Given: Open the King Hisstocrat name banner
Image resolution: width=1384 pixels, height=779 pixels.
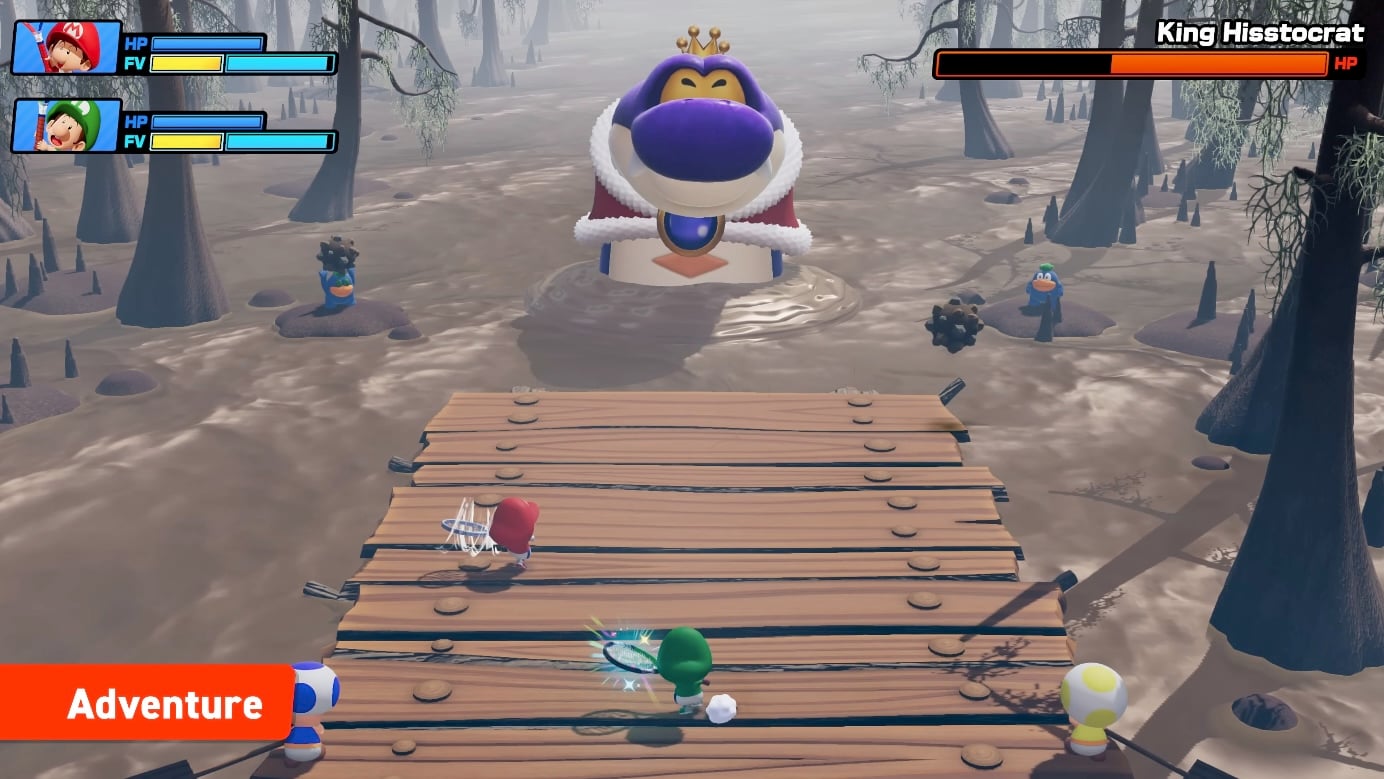Looking at the screenshot, I should pos(1262,32).
